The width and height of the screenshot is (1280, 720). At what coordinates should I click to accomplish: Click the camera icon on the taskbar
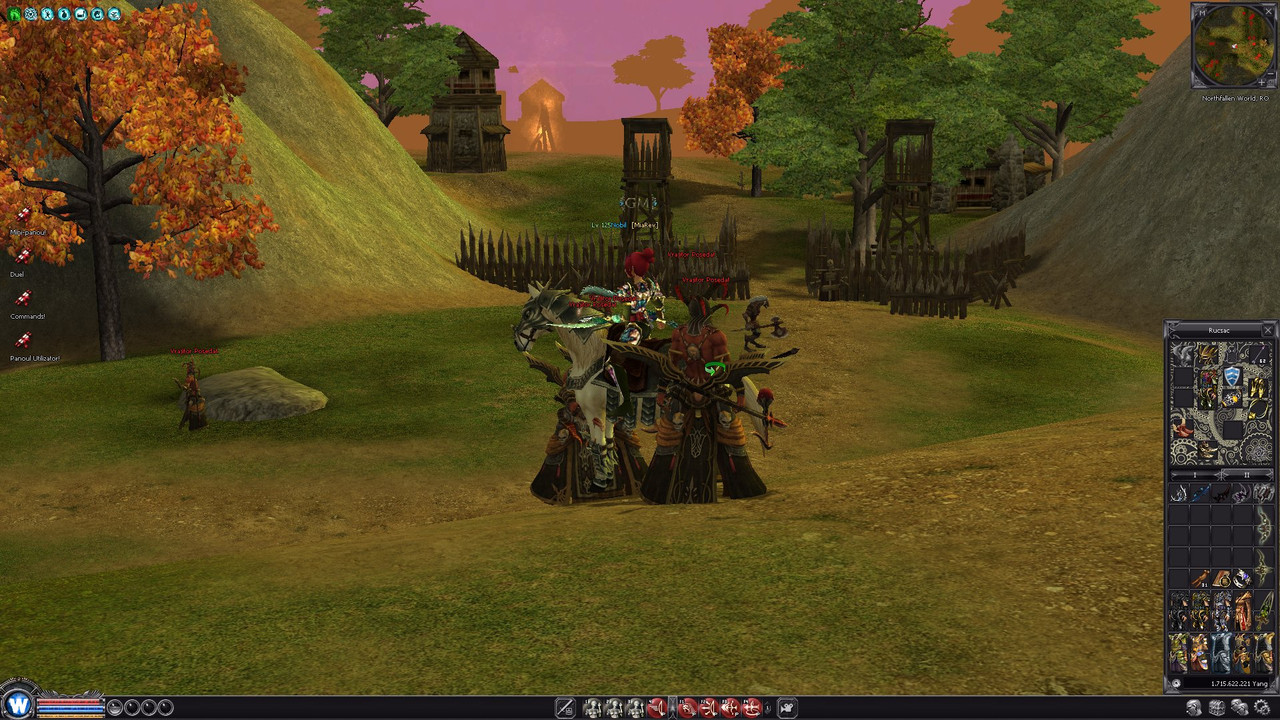[787, 708]
